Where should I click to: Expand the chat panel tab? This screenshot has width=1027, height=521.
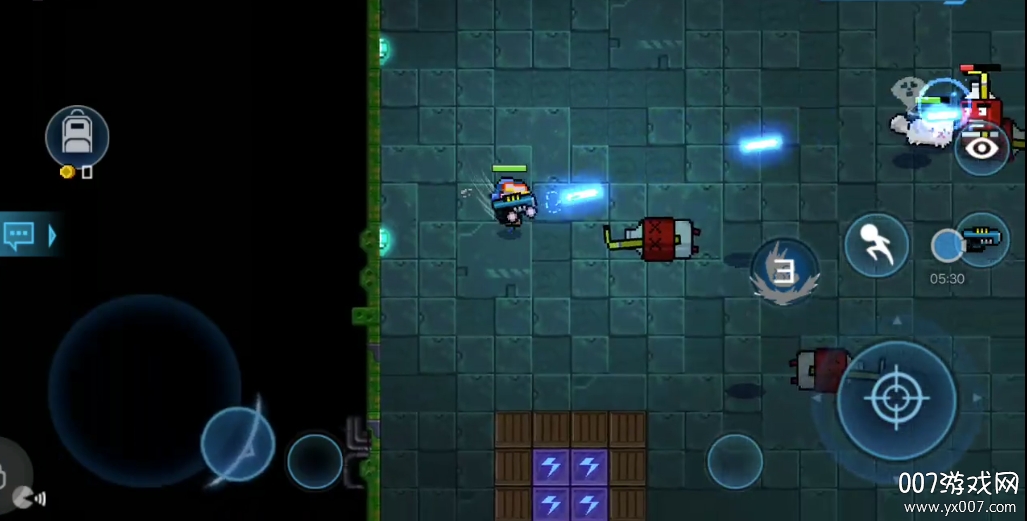[x=29, y=235]
